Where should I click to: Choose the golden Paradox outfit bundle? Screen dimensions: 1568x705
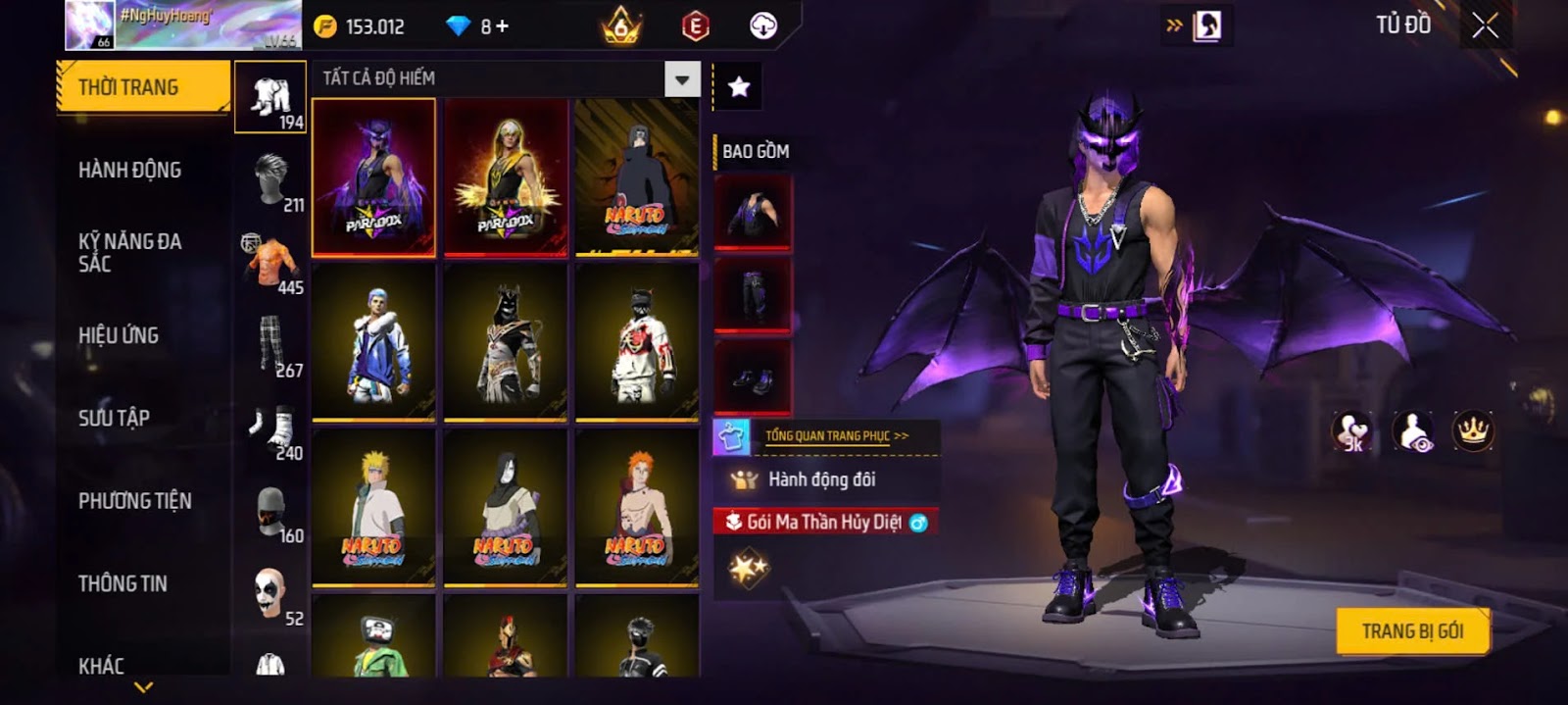click(x=506, y=177)
